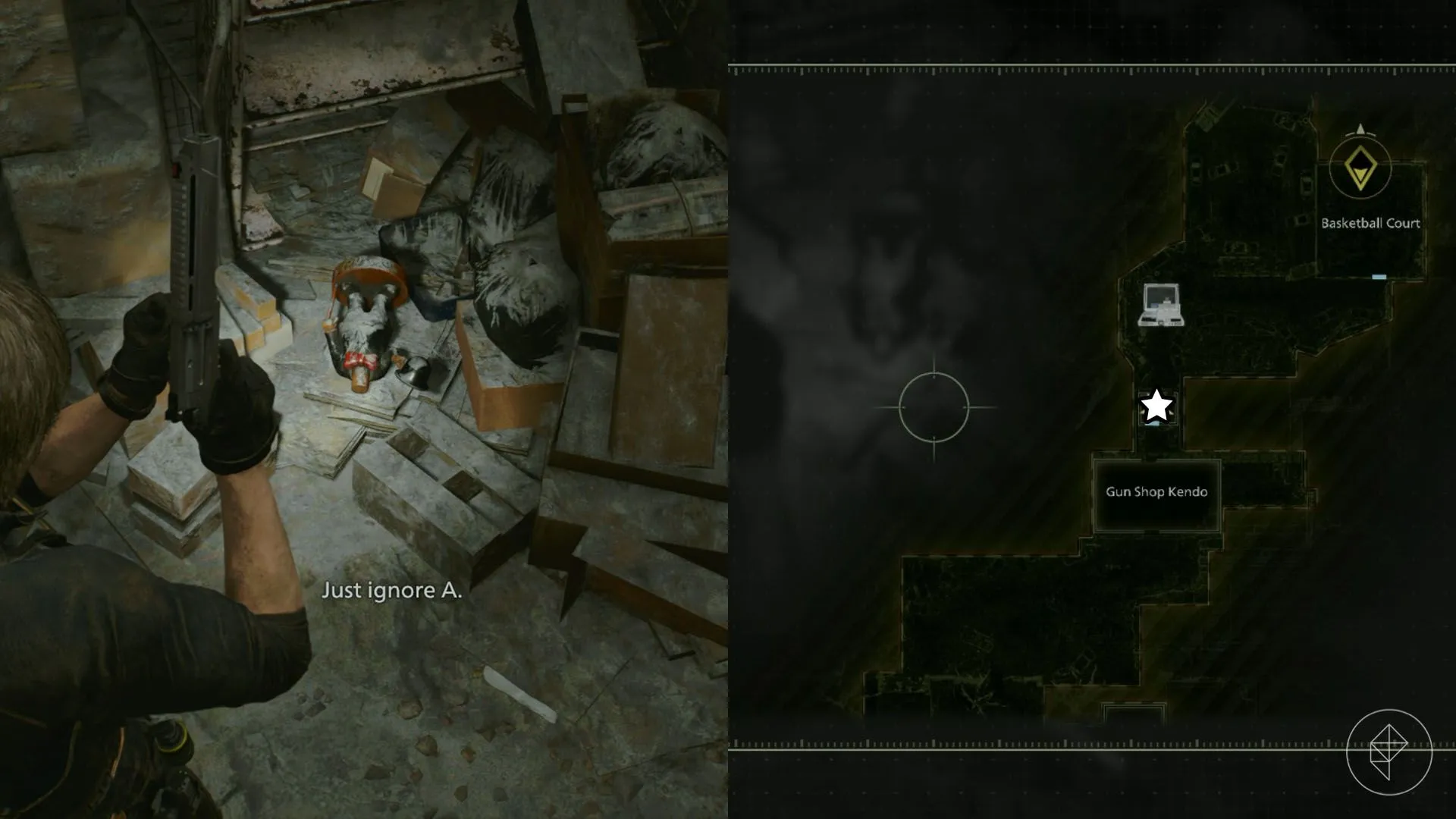Select the Gun Shop Kendo room

tap(1156, 493)
